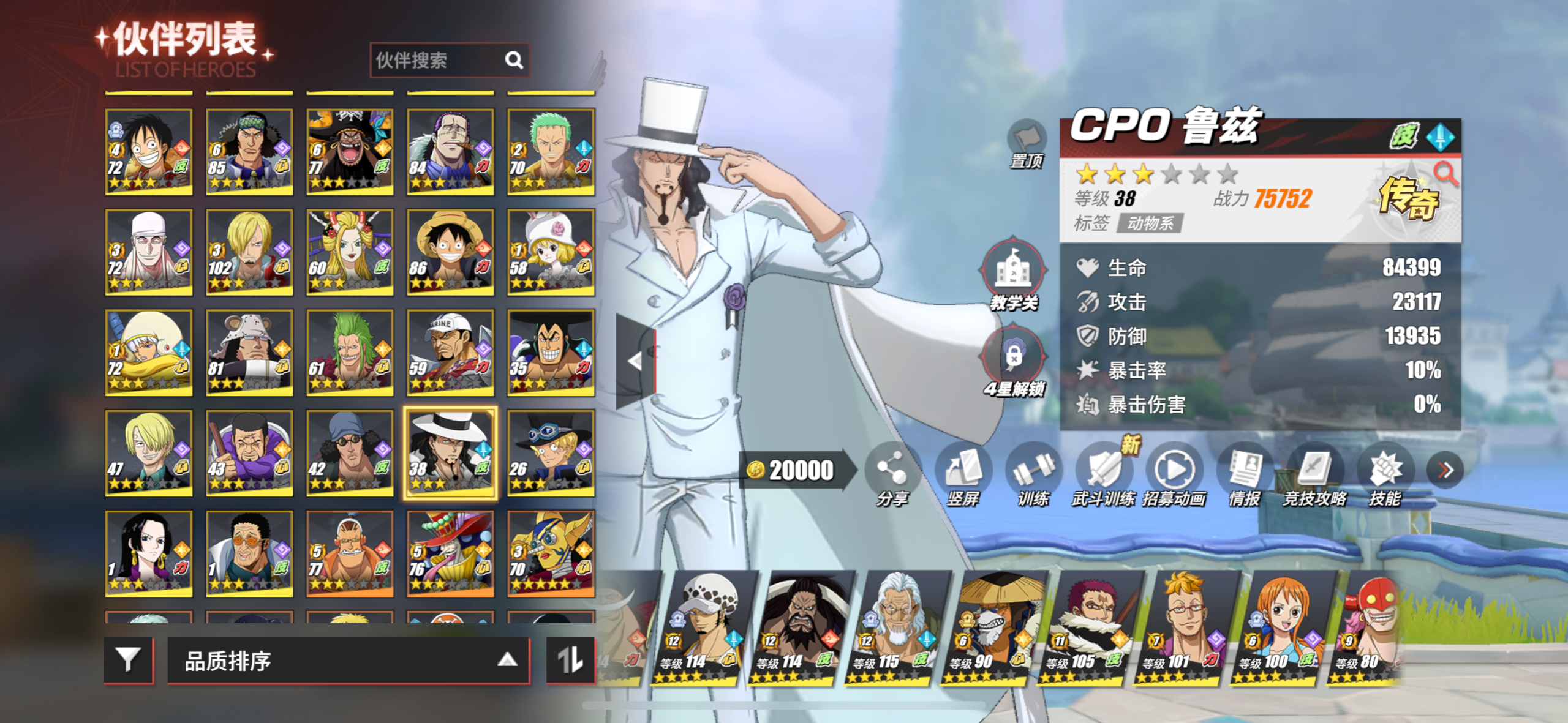The image size is (1568, 723).
Task: Open the funnel filter button
Action: tap(128, 660)
